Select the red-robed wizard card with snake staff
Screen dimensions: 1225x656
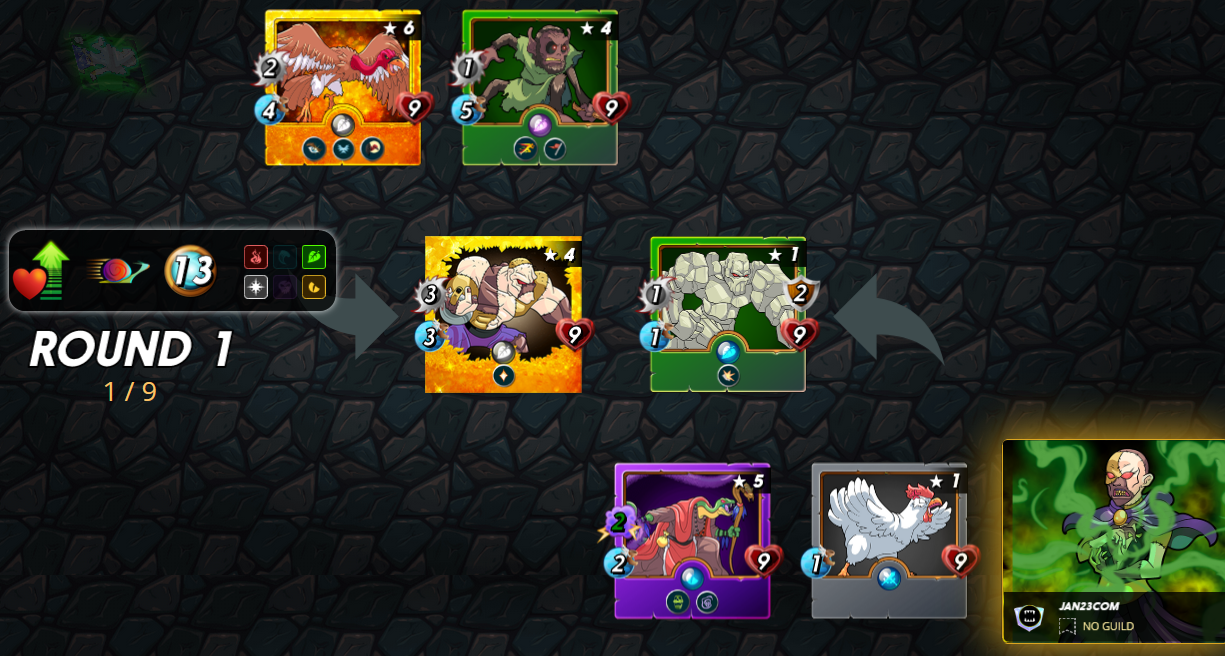pyautogui.click(x=692, y=540)
